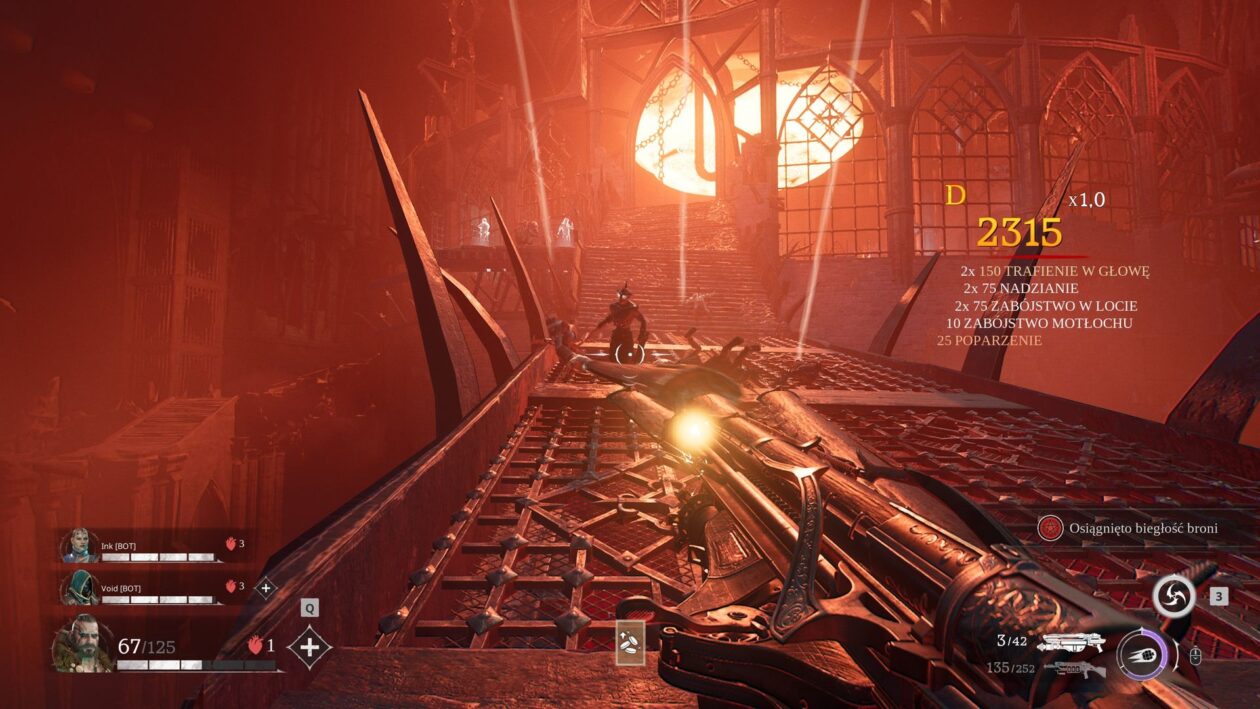Open the ammo card with three bullets

[630, 643]
